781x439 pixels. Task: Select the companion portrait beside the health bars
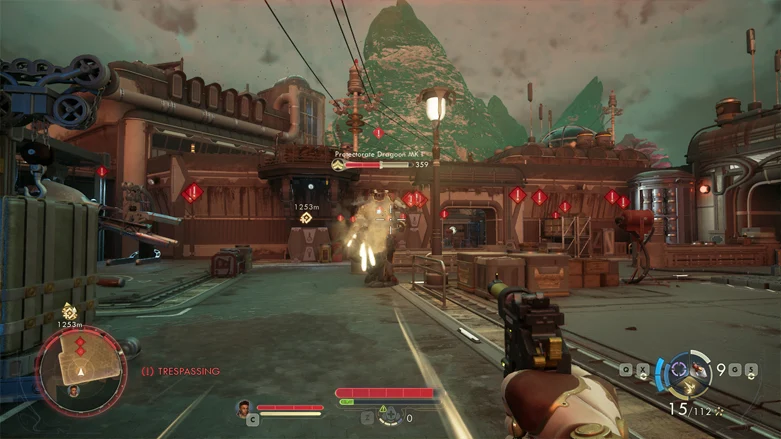243,407
